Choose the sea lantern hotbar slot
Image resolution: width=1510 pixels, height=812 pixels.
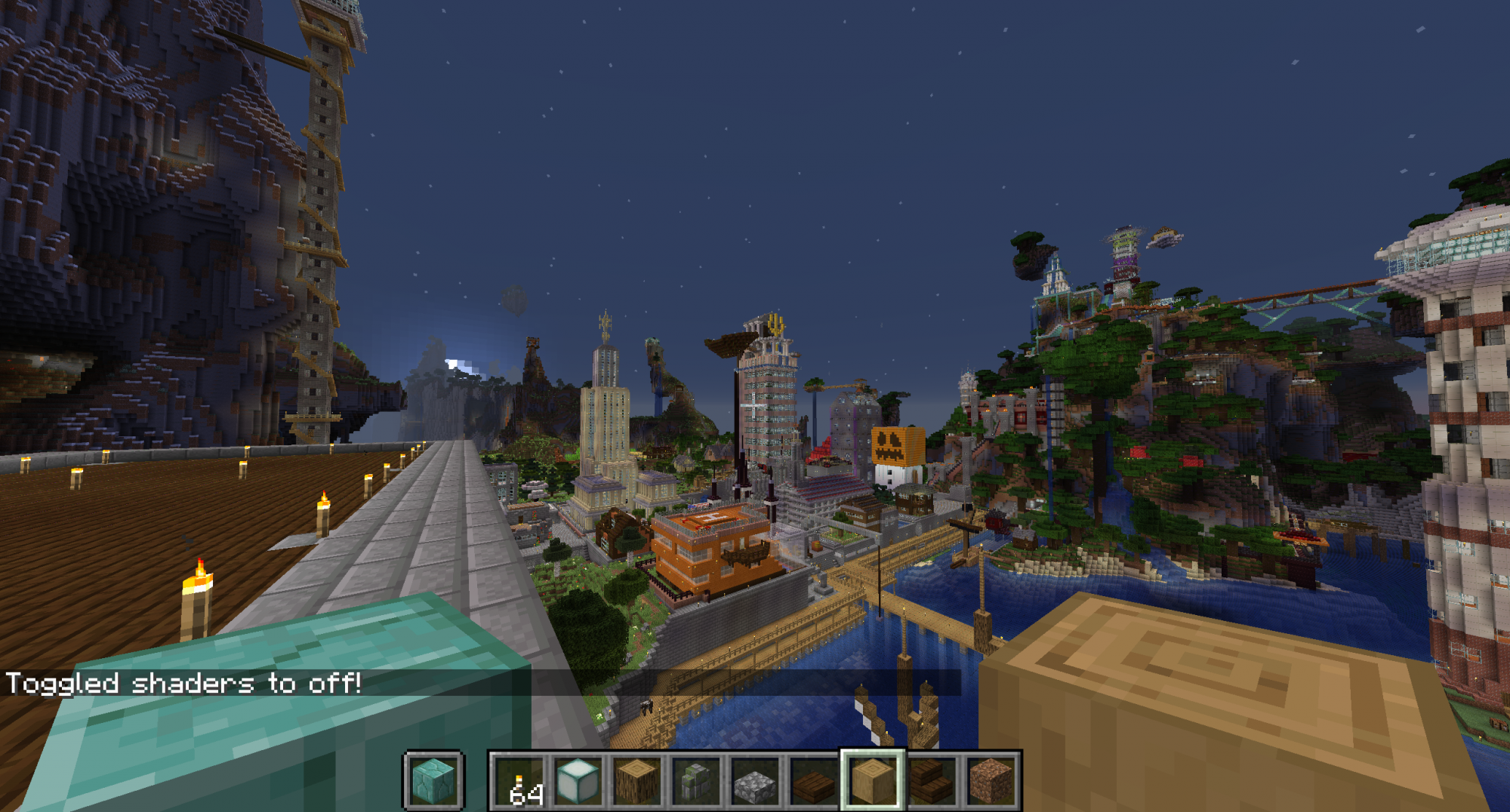[x=578, y=782]
